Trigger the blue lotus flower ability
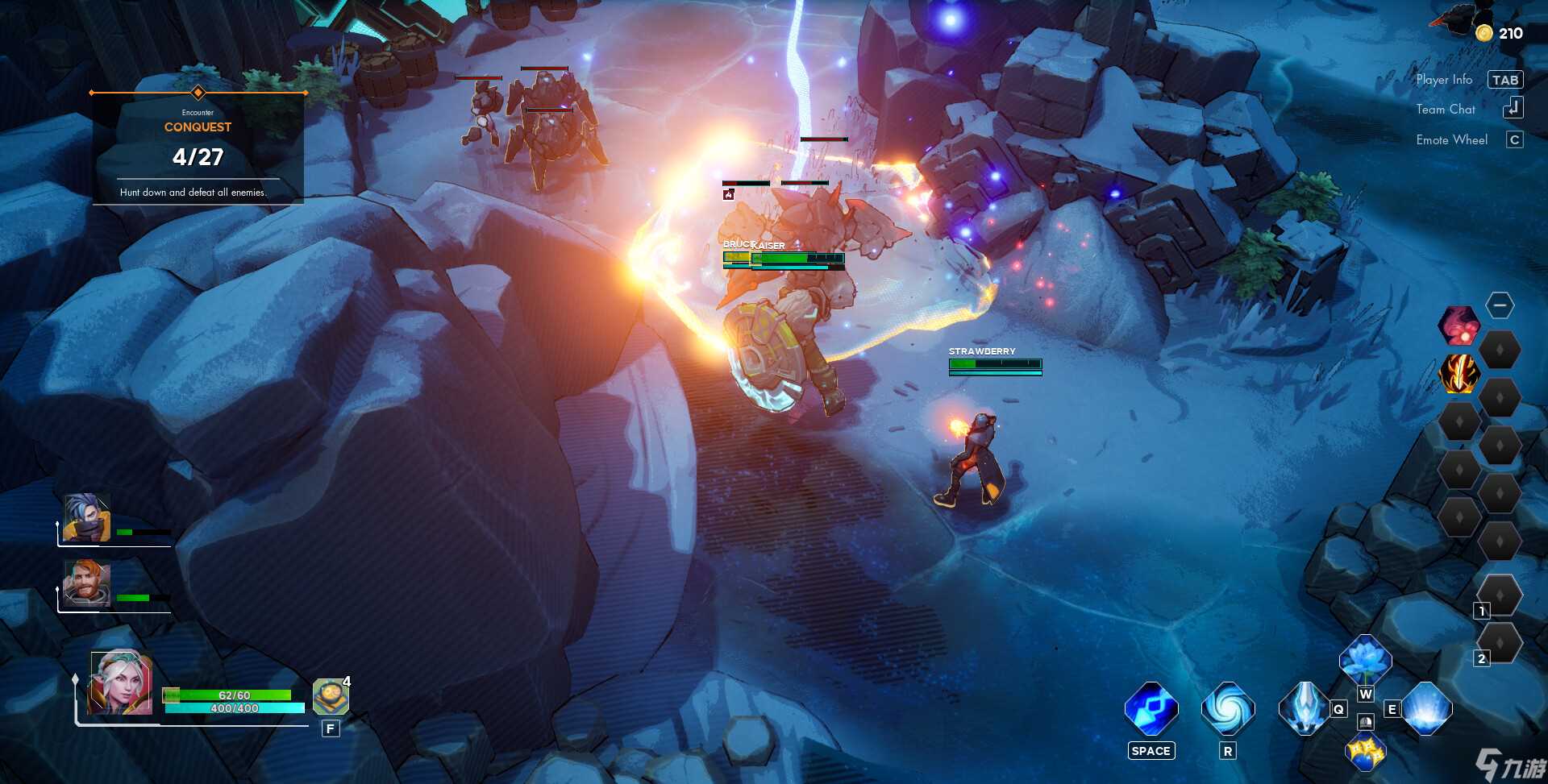 pyautogui.click(x=1365, y=660)
